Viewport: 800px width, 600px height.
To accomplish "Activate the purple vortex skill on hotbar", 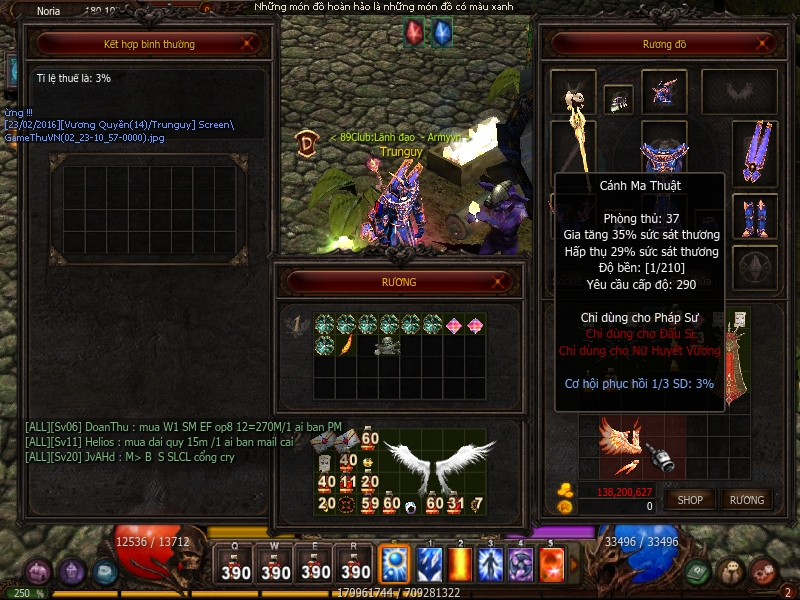I will click(x=522, y=565).
